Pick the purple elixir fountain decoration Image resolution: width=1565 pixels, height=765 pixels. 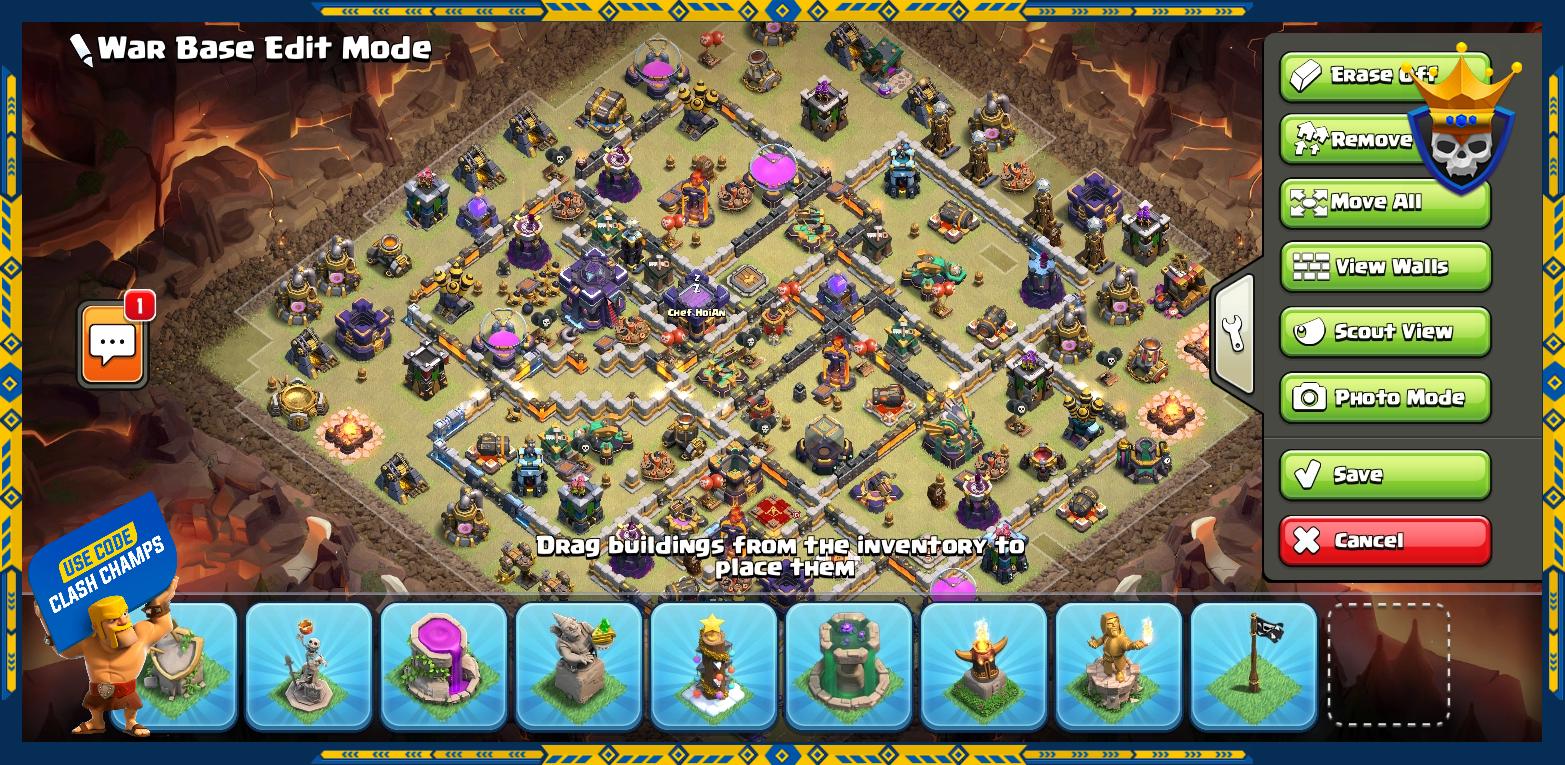pos(443,665)
